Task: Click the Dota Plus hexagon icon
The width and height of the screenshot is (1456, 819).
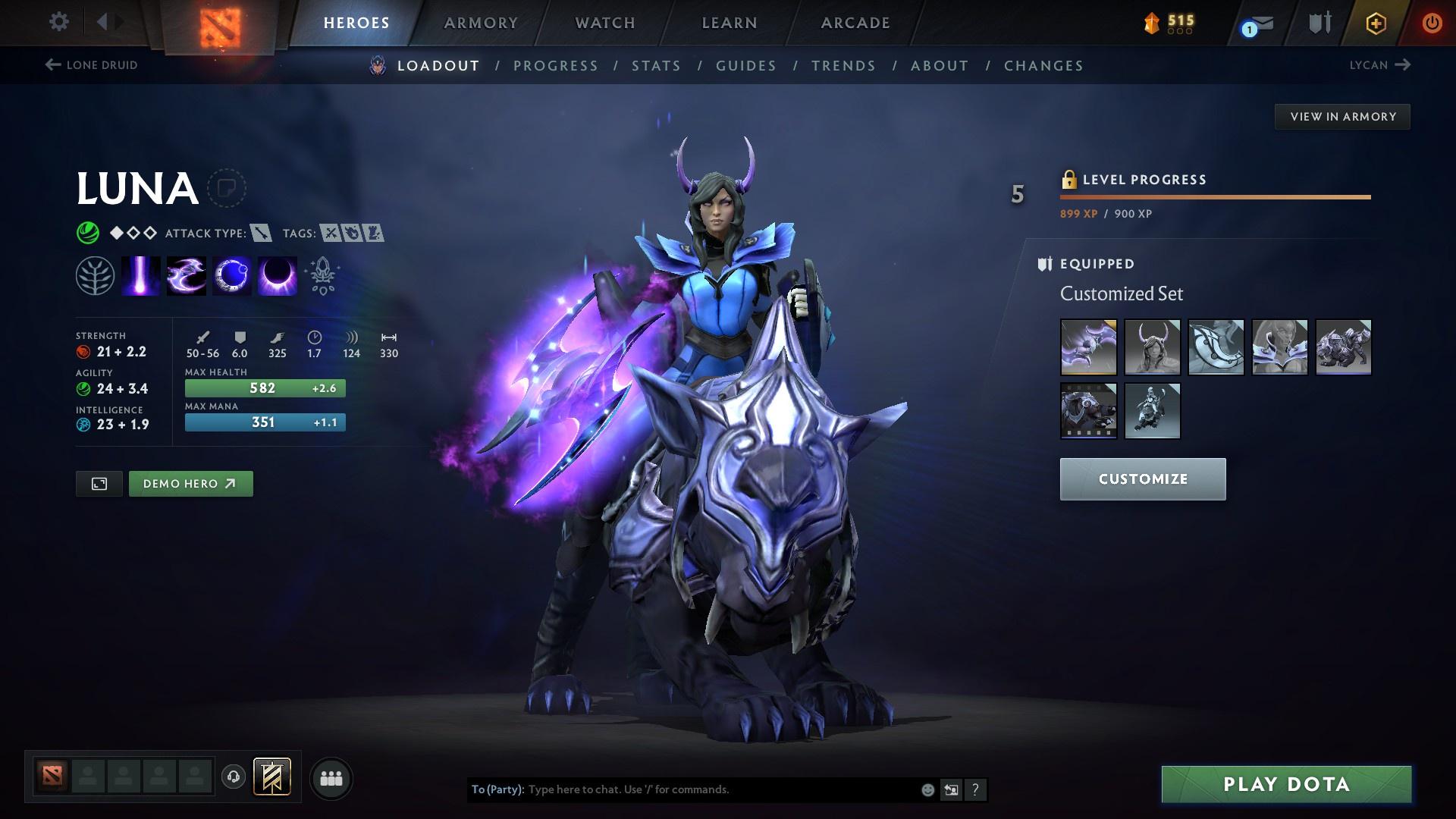Action: click(1374, 23)
